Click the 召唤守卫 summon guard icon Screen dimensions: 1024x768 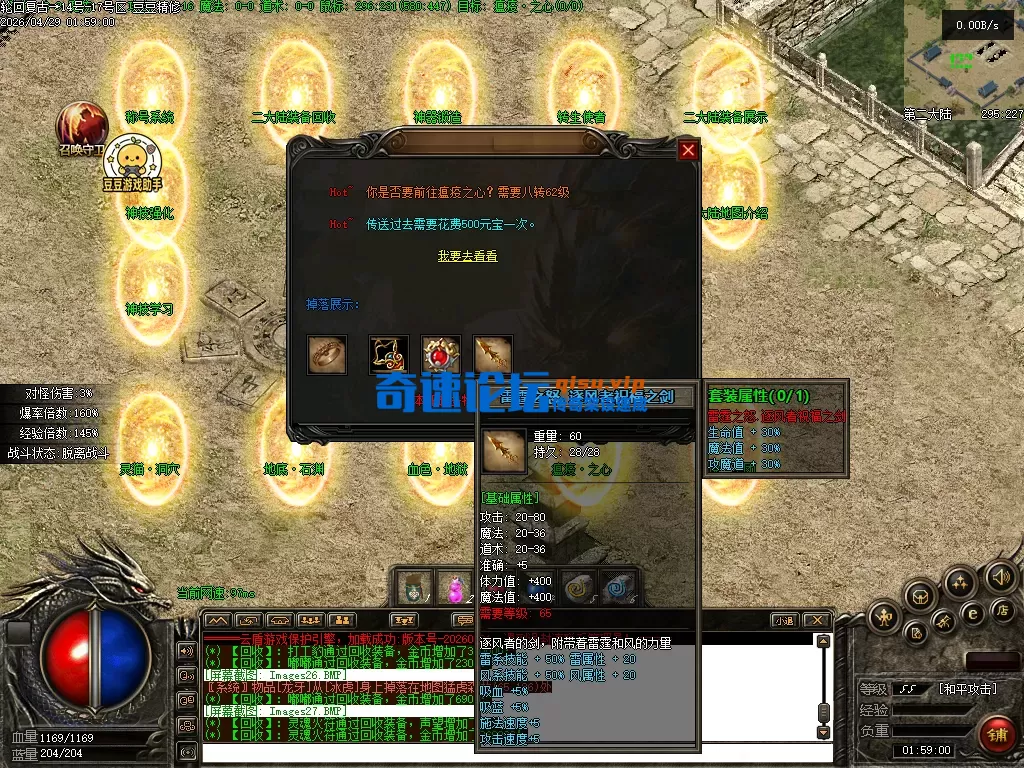point(82,125)
